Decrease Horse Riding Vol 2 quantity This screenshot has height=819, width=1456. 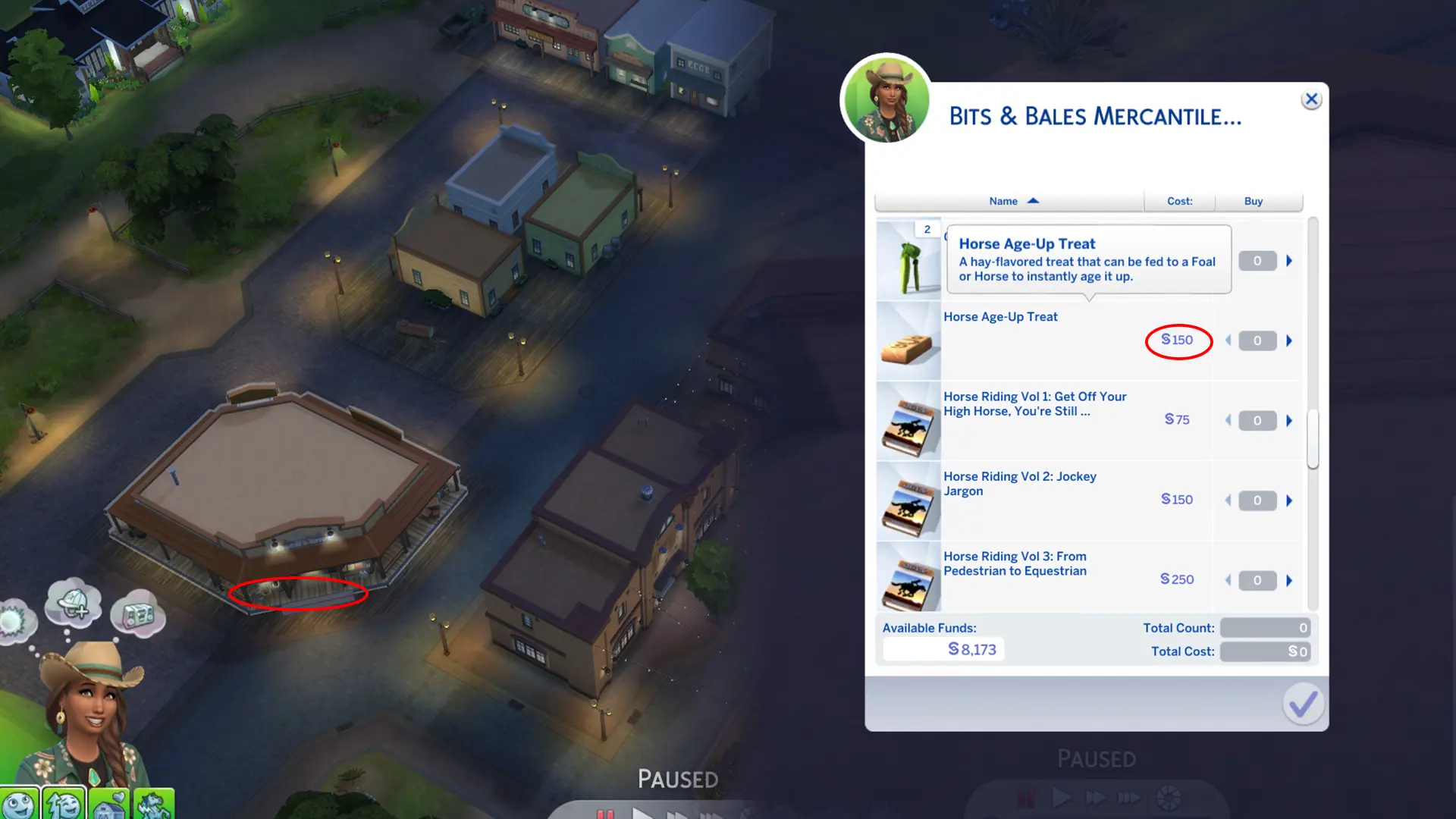click(x=1228, y=500)
